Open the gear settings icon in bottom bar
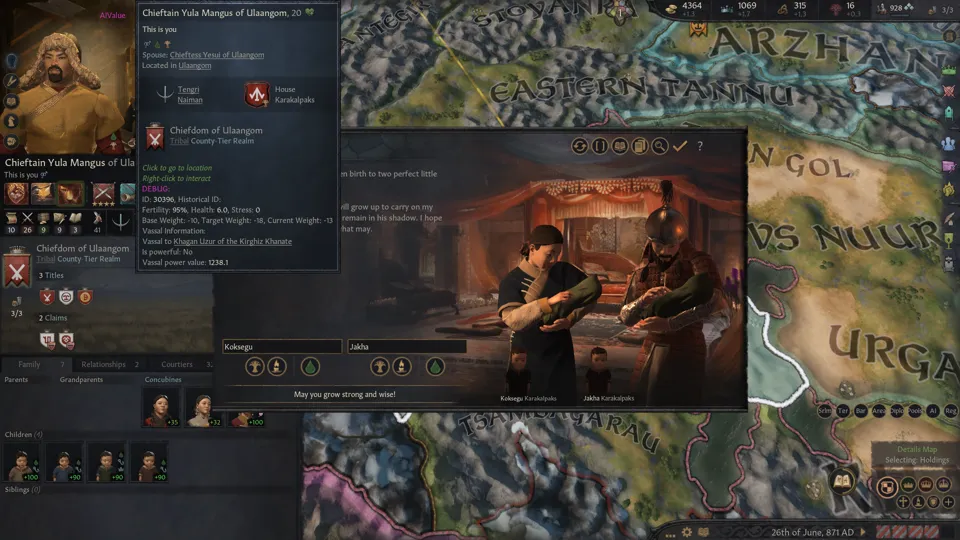 click(687, 531)
